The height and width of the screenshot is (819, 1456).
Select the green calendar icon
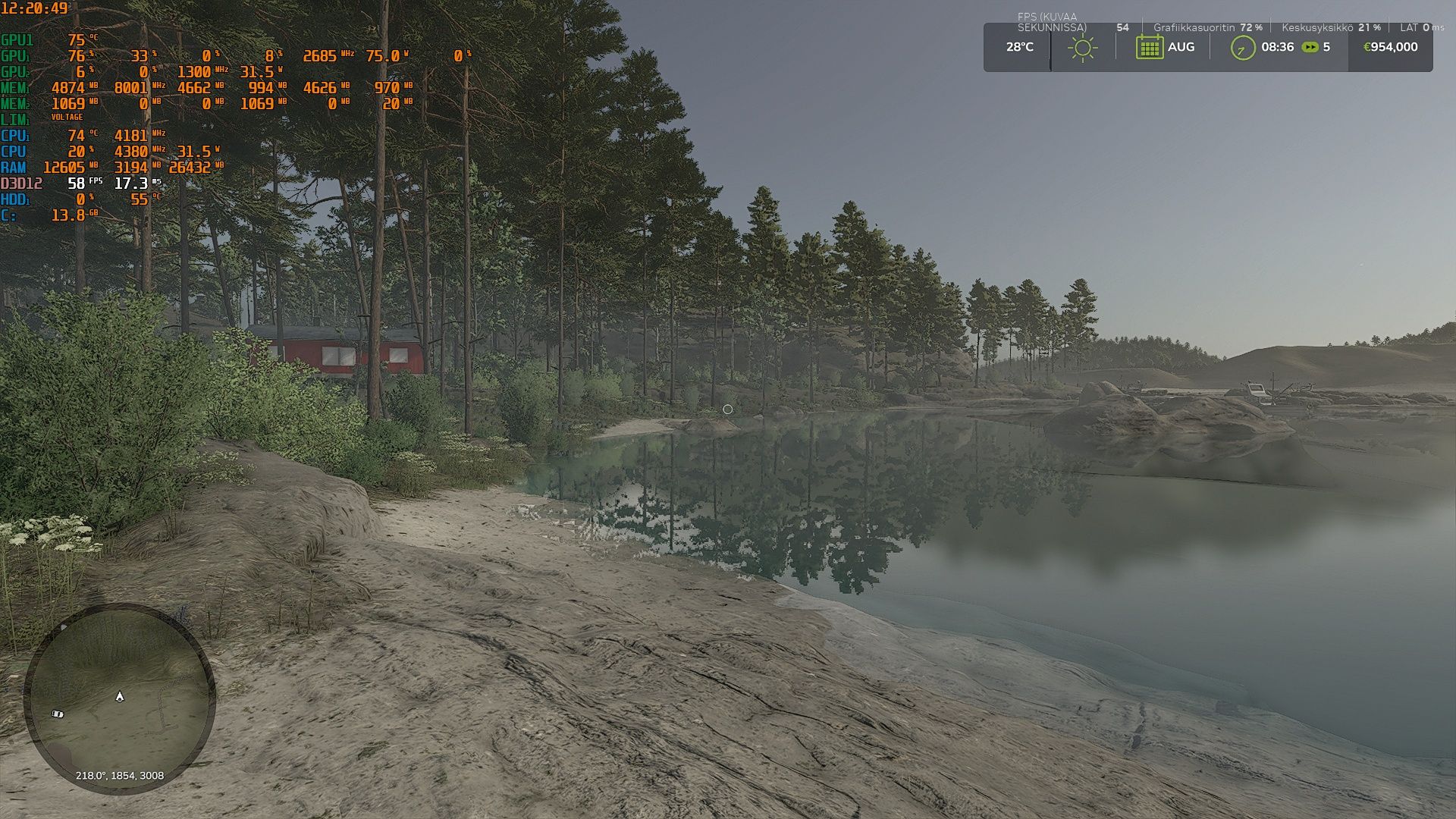pos(1149,47)
